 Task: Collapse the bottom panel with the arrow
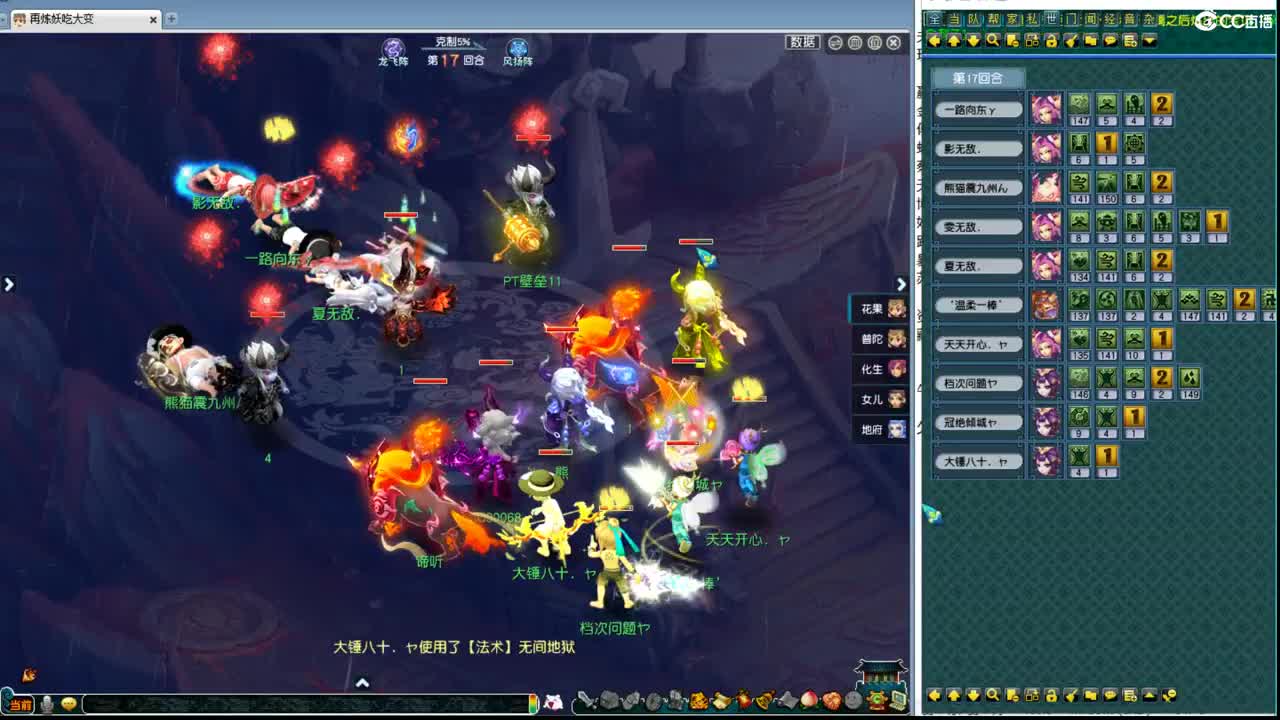361,681
